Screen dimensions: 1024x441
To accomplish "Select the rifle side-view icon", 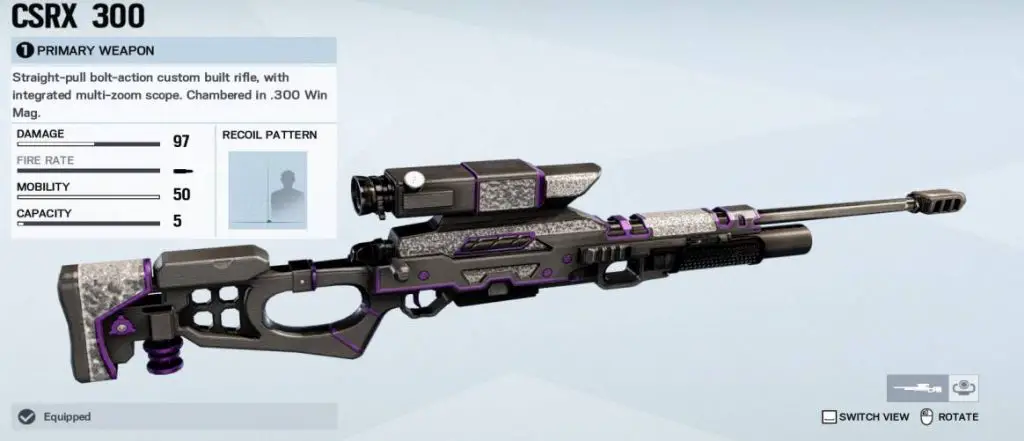I will click(915, 388).
